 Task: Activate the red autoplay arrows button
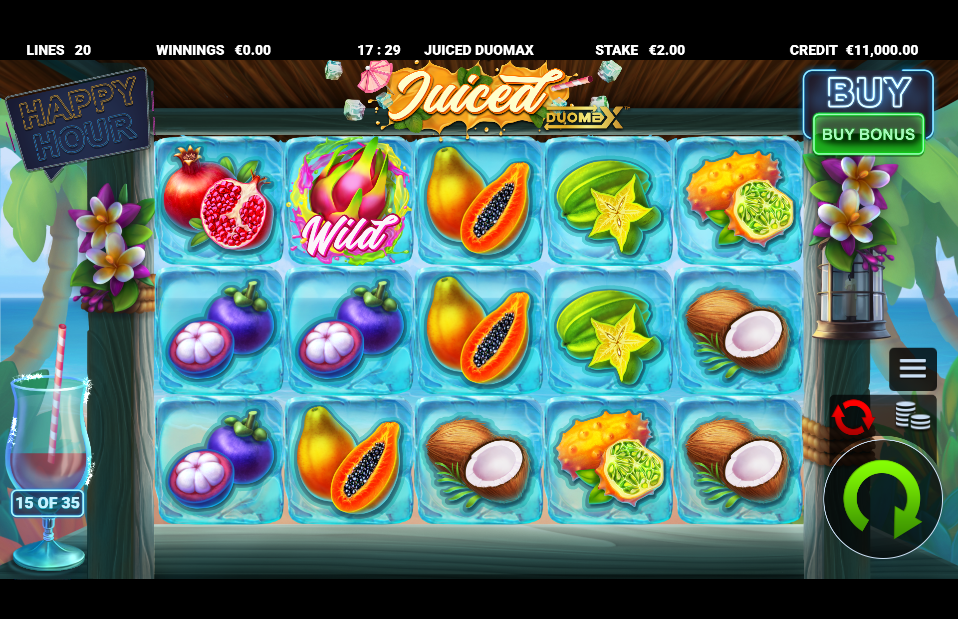852,417
